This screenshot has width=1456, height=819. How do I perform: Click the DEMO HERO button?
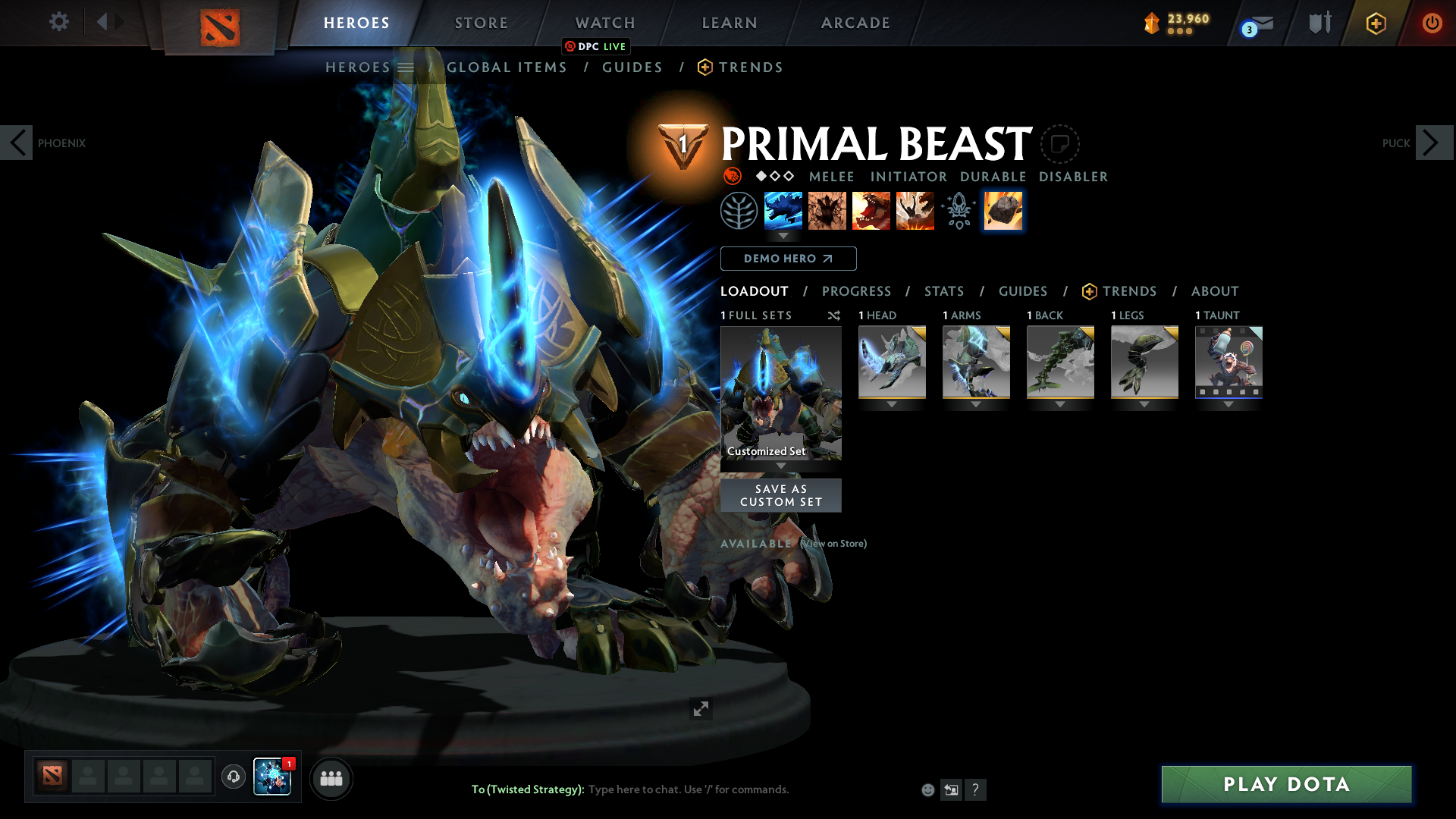(789, 259)
